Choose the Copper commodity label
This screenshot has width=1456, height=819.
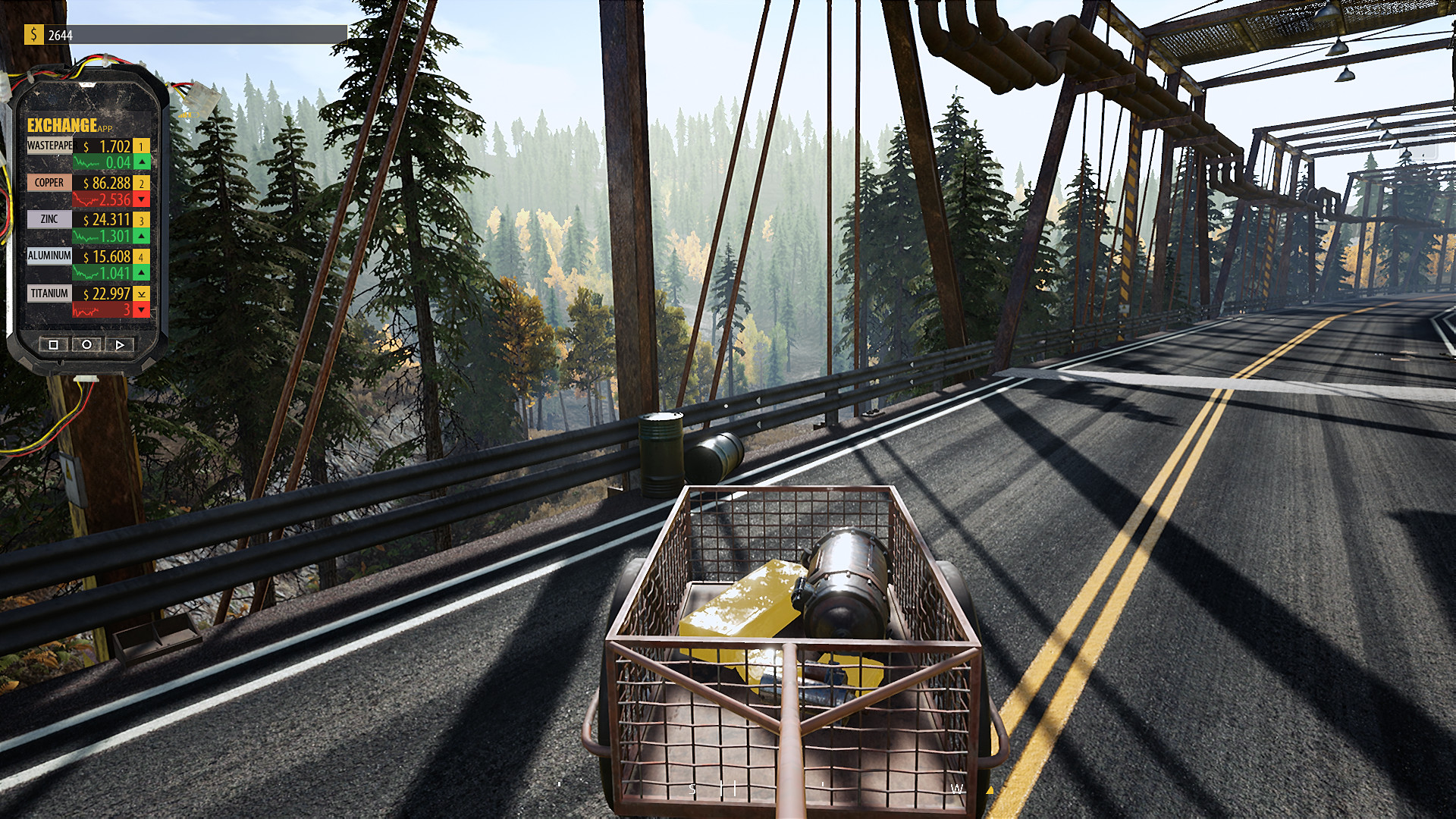click(49, 183)
